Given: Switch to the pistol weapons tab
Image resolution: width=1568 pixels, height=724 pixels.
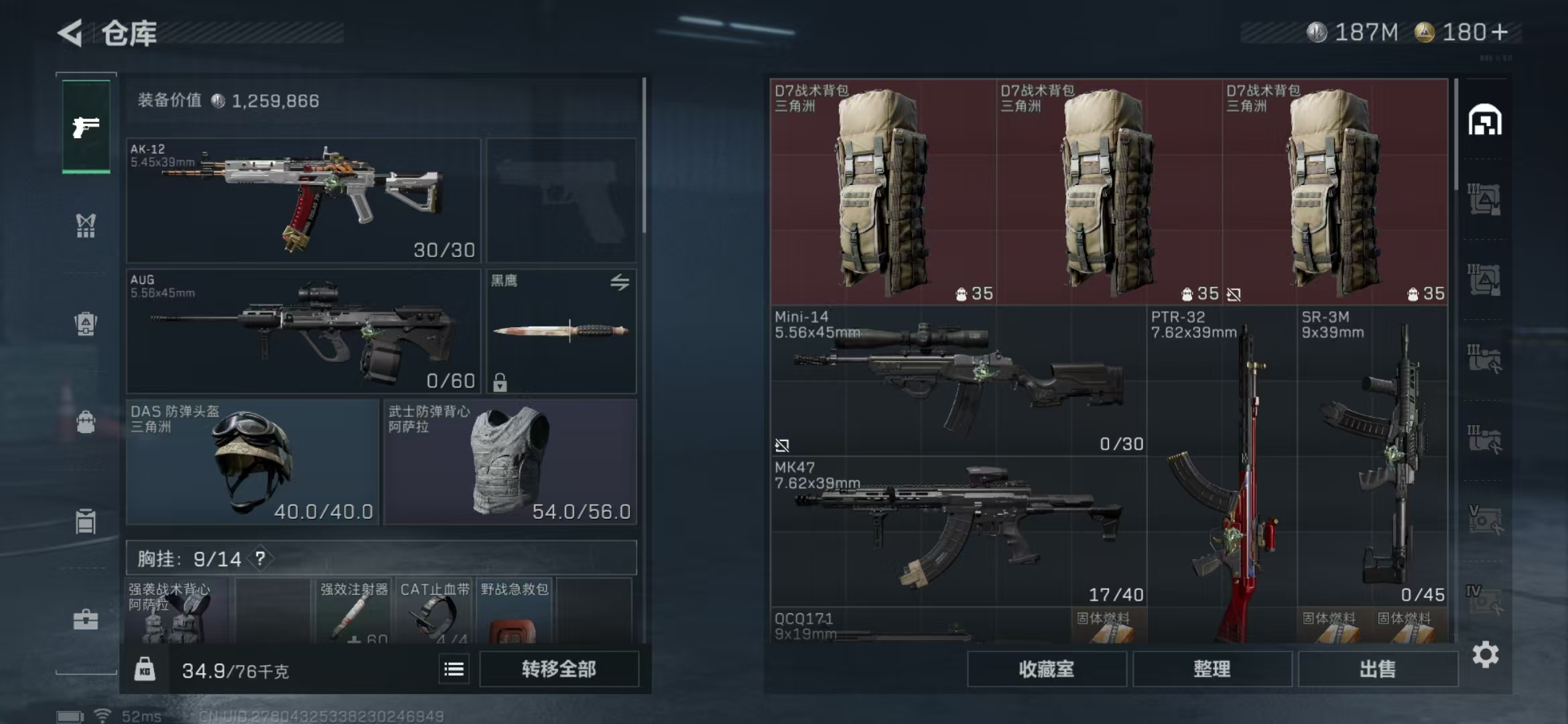Looking at the screenshot, I should [x=86, y=127].
